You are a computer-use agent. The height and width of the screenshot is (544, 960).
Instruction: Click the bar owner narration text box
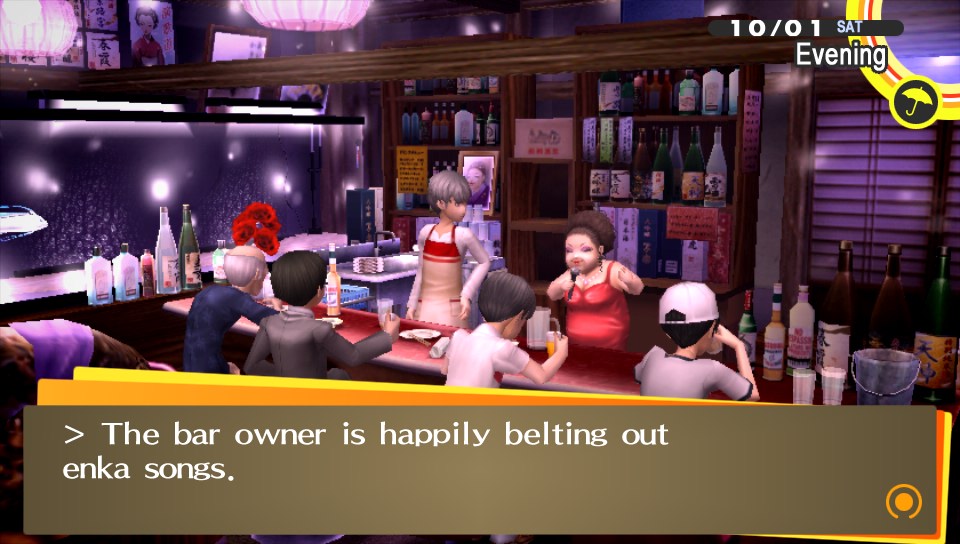click(x=480, y=467)
